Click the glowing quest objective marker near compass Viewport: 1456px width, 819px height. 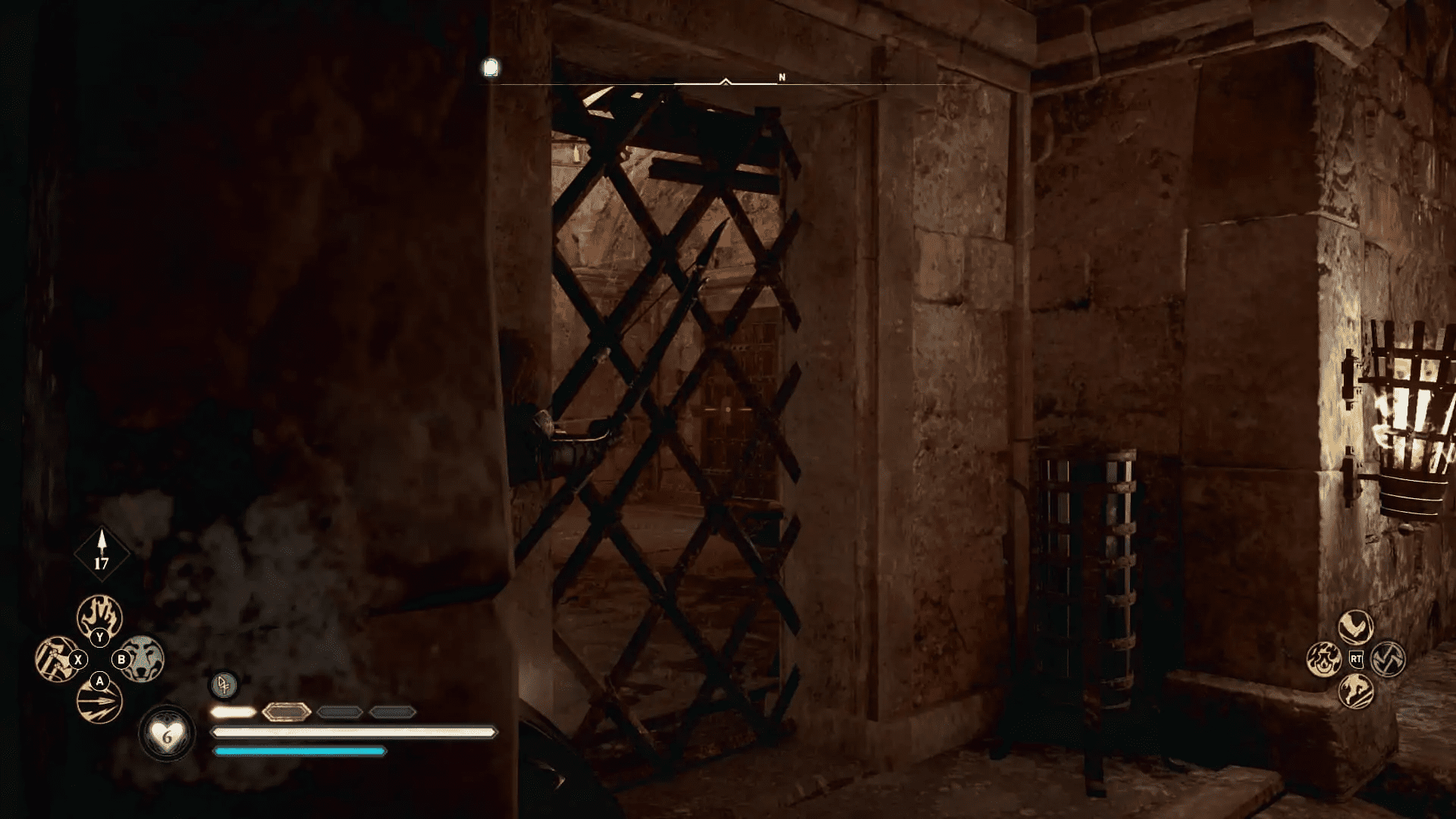click(x=491, y=68)
